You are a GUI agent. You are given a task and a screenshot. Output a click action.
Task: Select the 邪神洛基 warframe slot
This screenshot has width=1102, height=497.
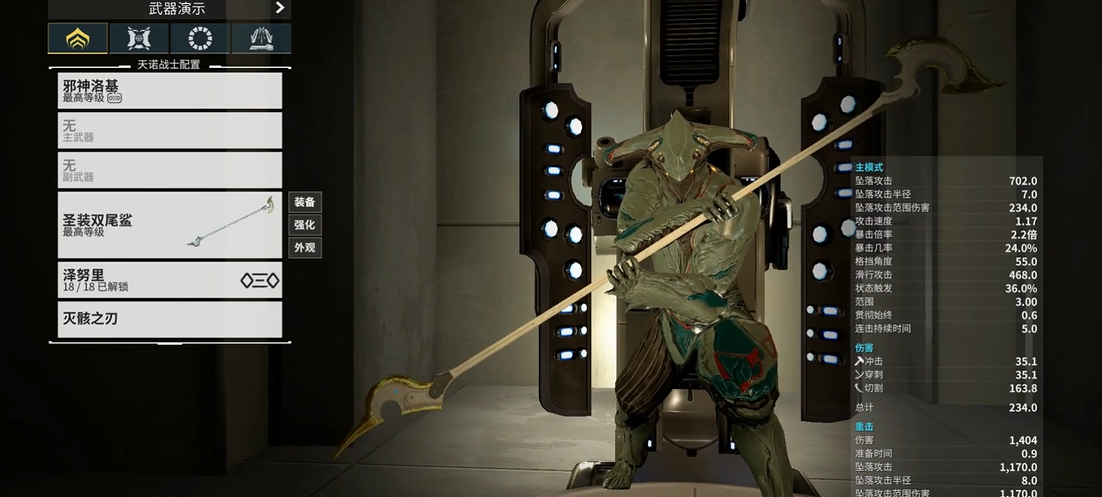(169, 91)
